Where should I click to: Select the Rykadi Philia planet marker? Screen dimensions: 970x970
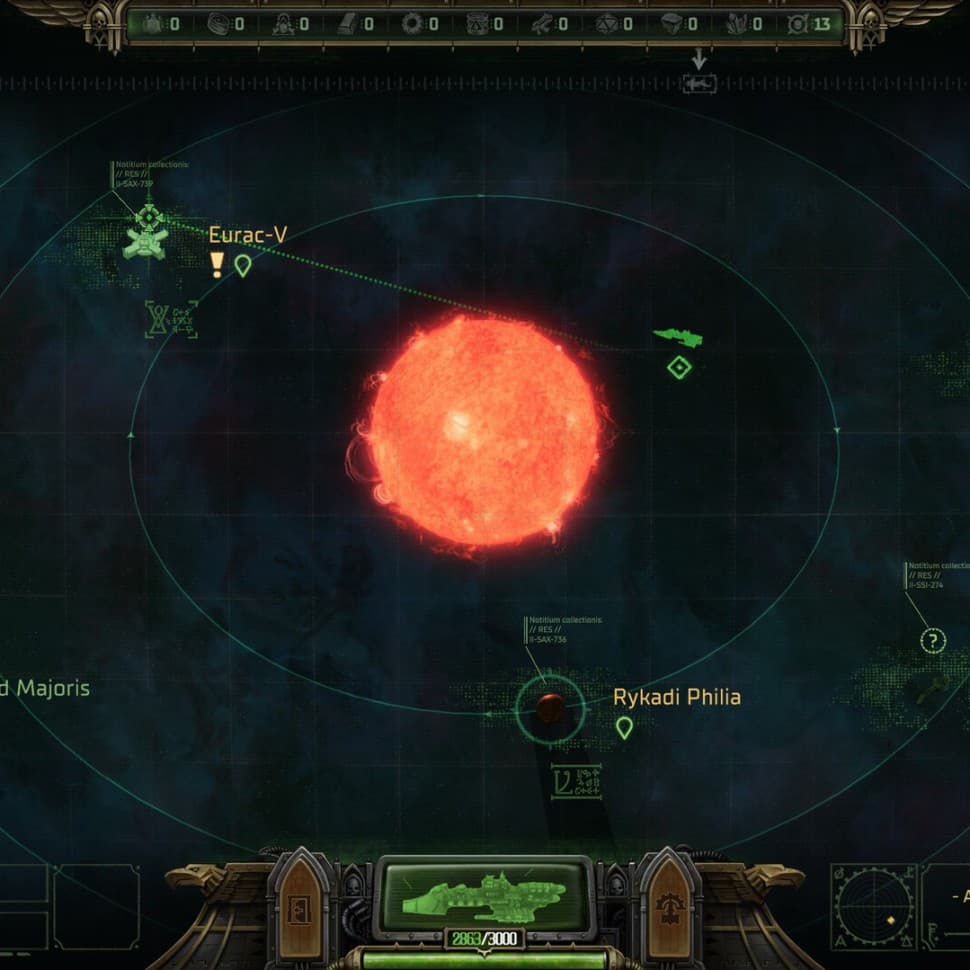point(549,708)
